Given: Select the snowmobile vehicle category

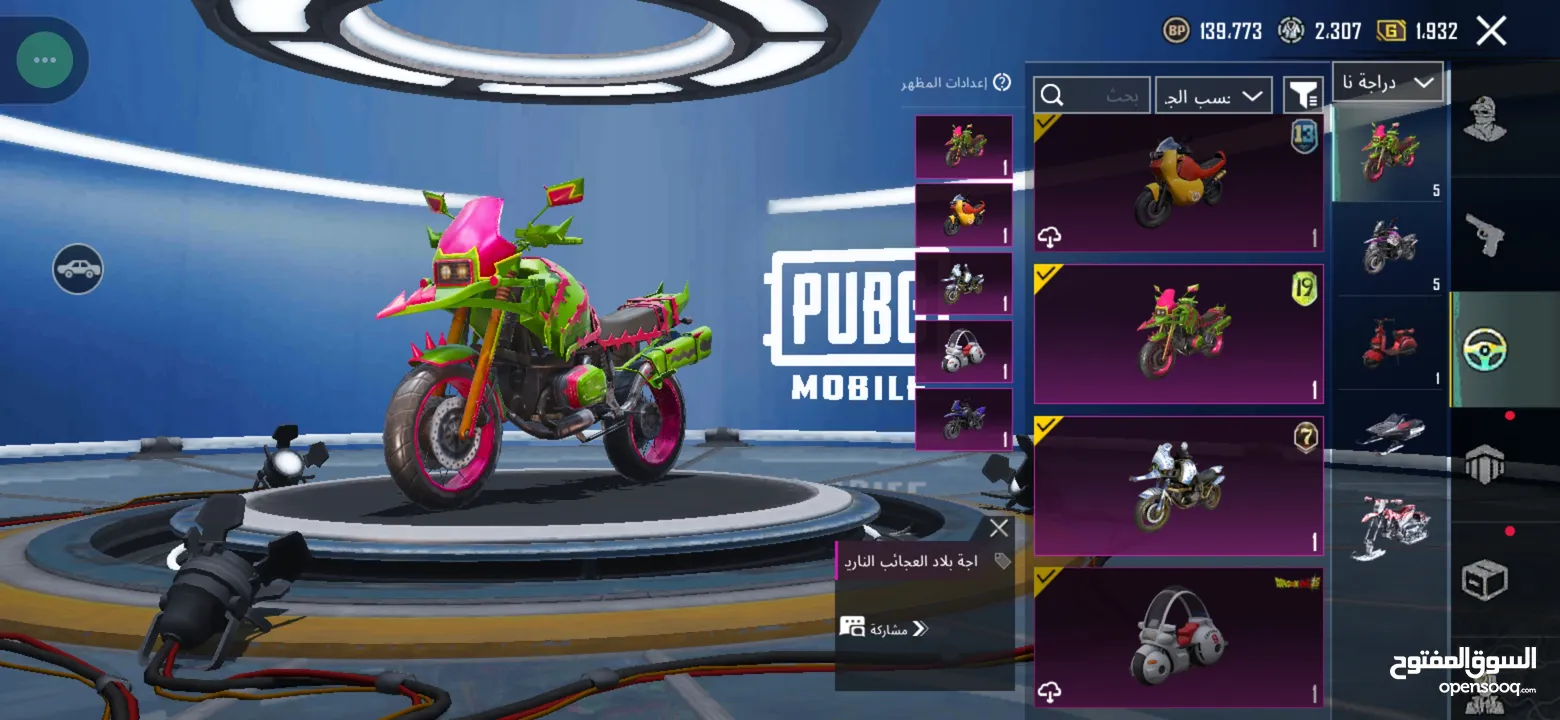Looking at the screenshot, I should [x=1390, y=432].
